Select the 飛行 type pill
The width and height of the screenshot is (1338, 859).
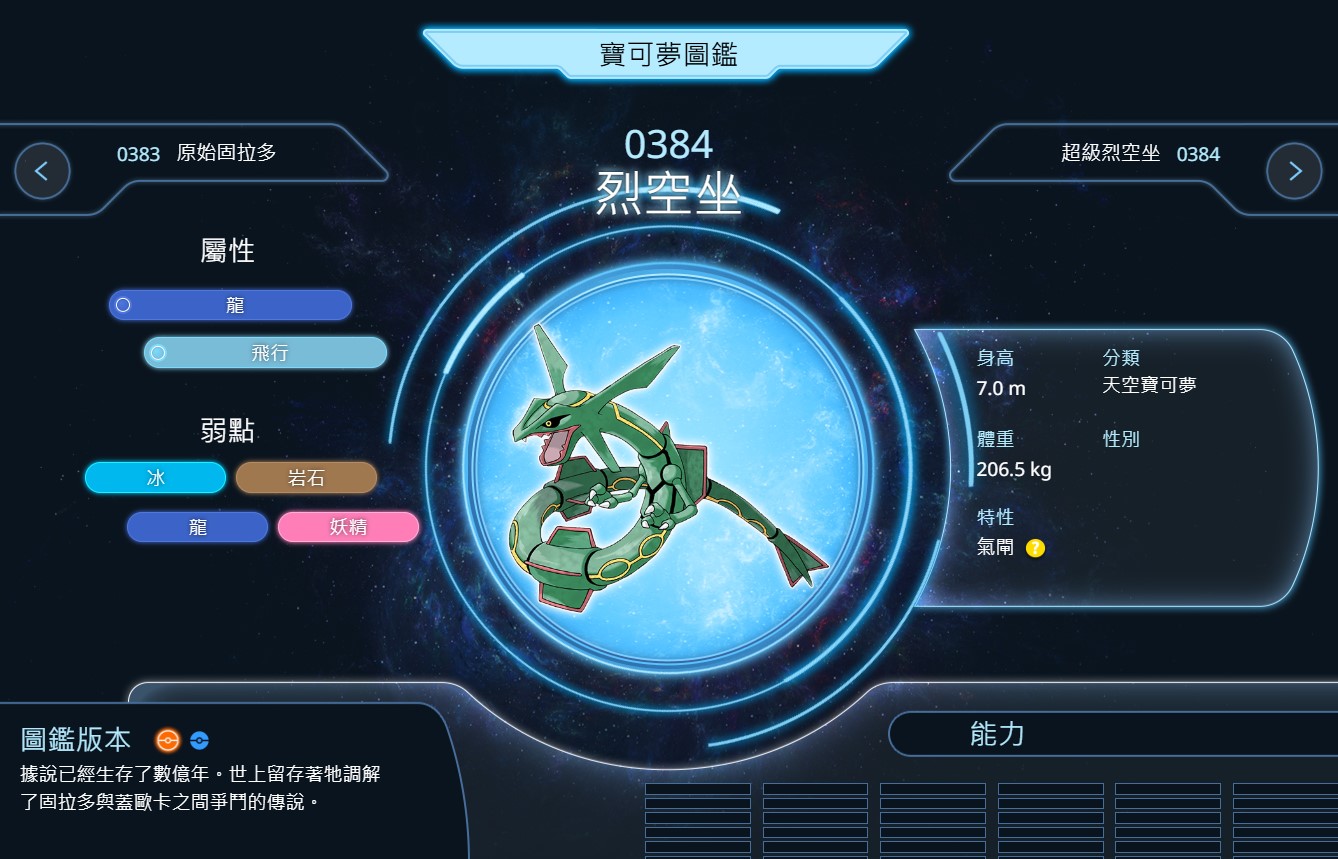pos(266,353)
